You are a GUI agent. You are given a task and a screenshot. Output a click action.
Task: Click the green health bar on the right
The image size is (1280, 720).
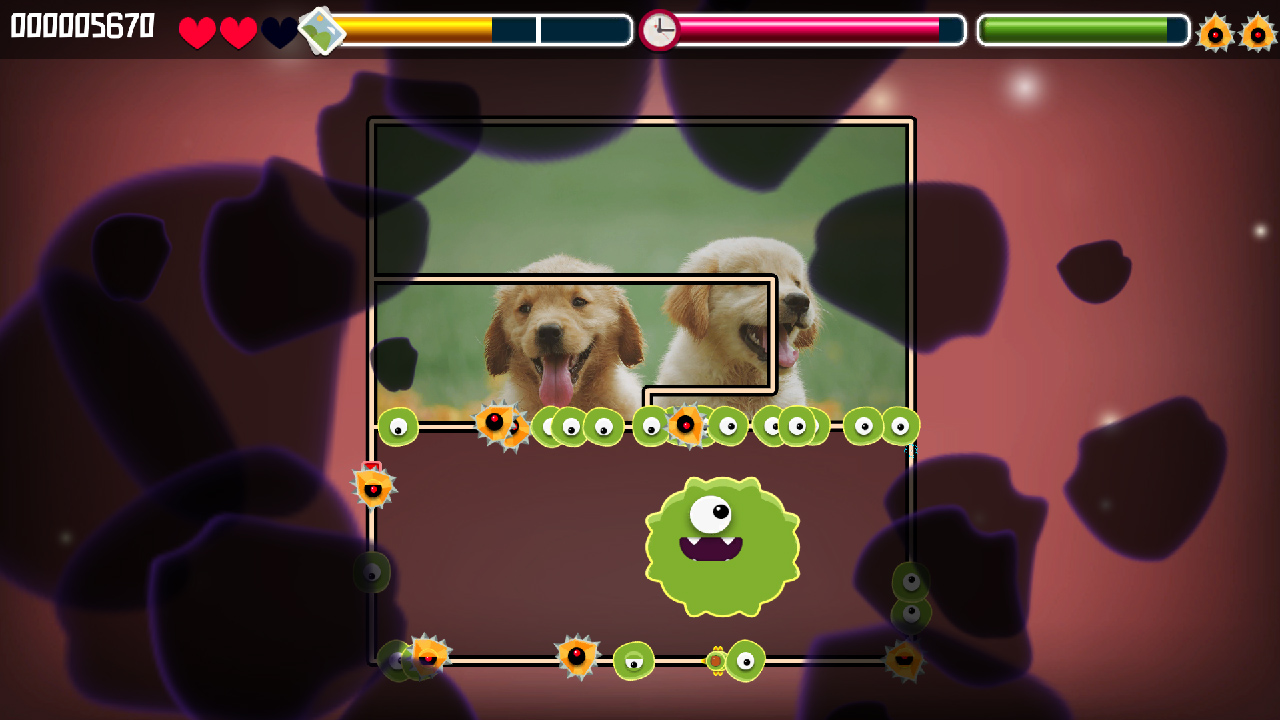point(1075,30)
